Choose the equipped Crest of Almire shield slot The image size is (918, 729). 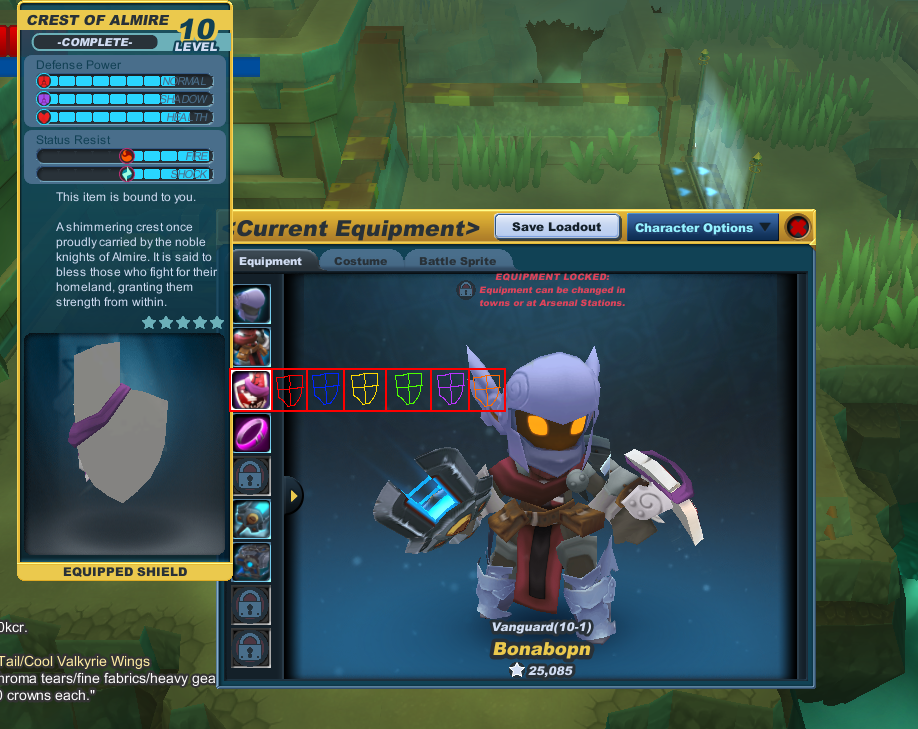click(x=250, y=390)
